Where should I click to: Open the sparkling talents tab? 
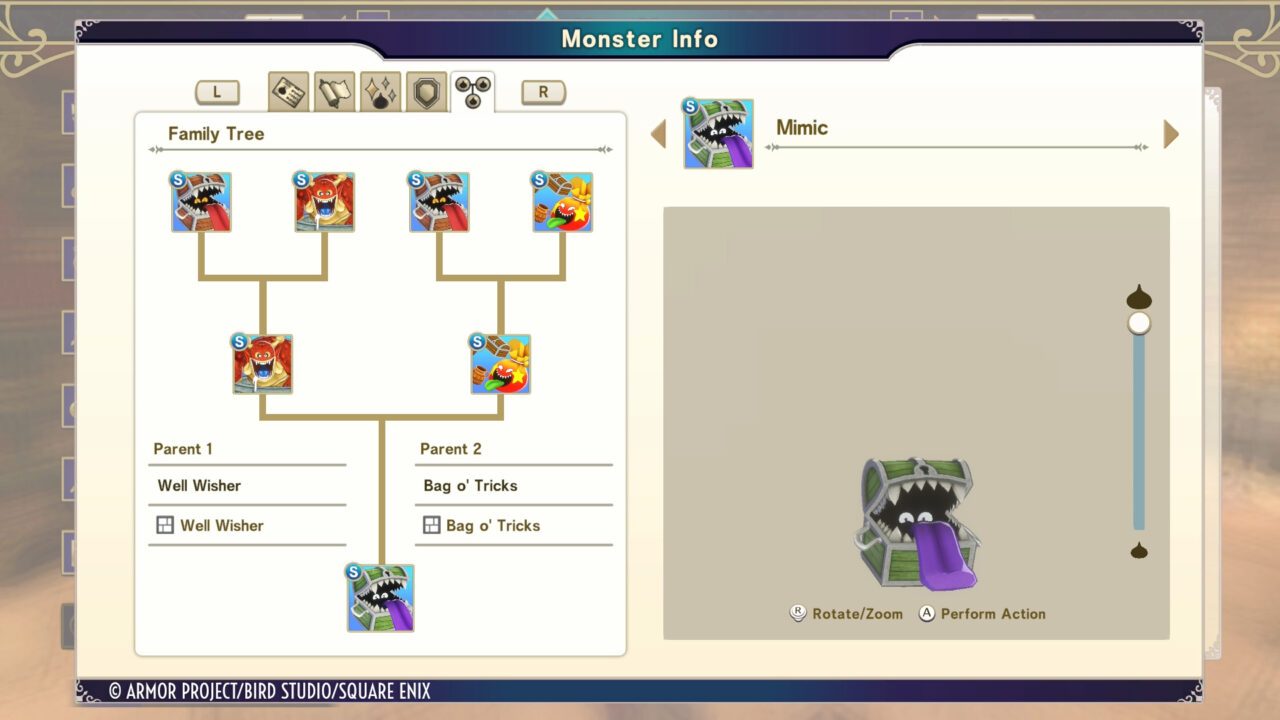point(379,89)
